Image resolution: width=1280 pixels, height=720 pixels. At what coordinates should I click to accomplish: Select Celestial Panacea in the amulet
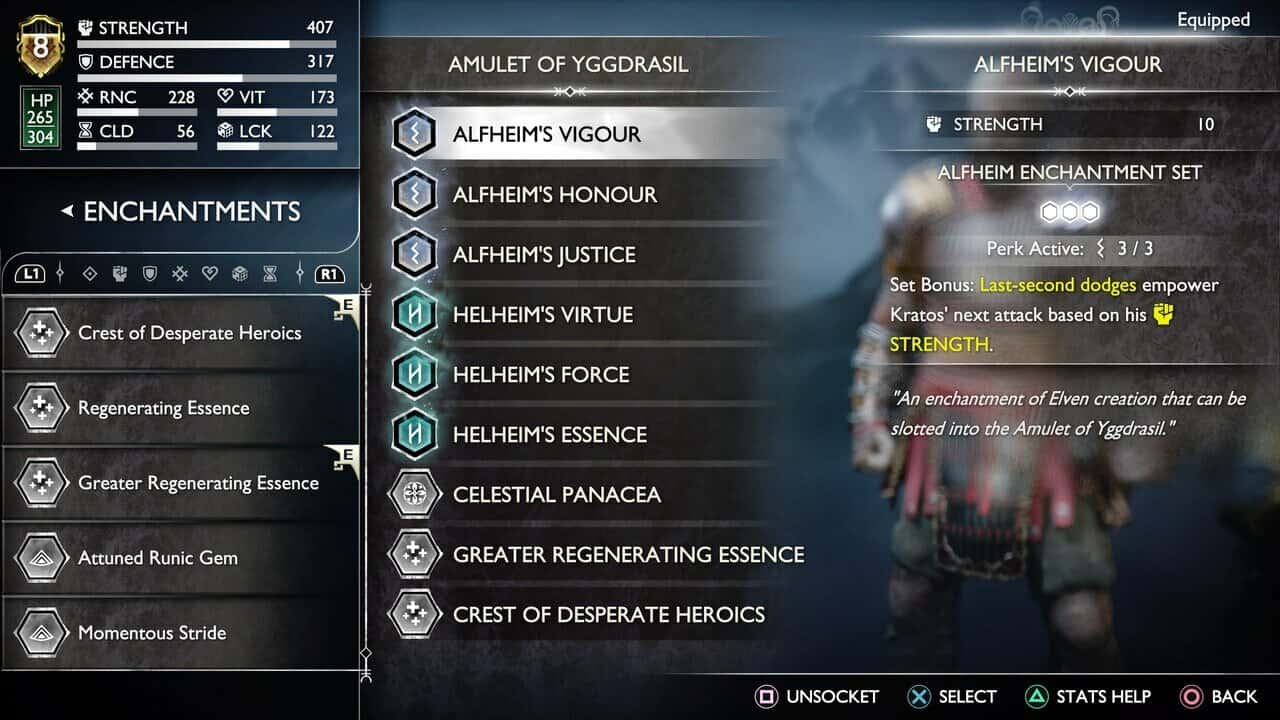(x=556, y=494)
